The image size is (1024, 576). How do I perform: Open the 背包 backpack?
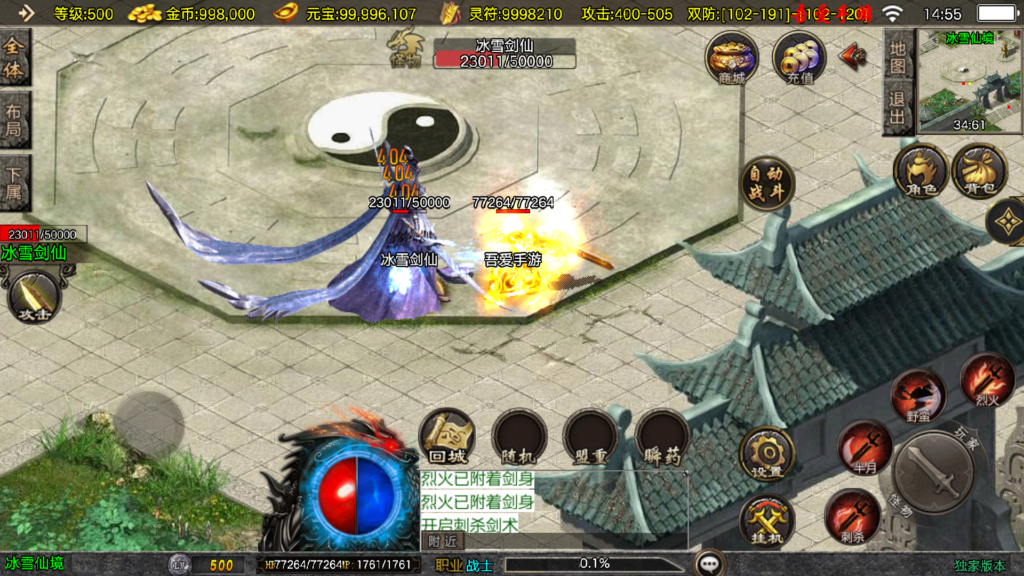pyautogui.click(x=979, y=172)
